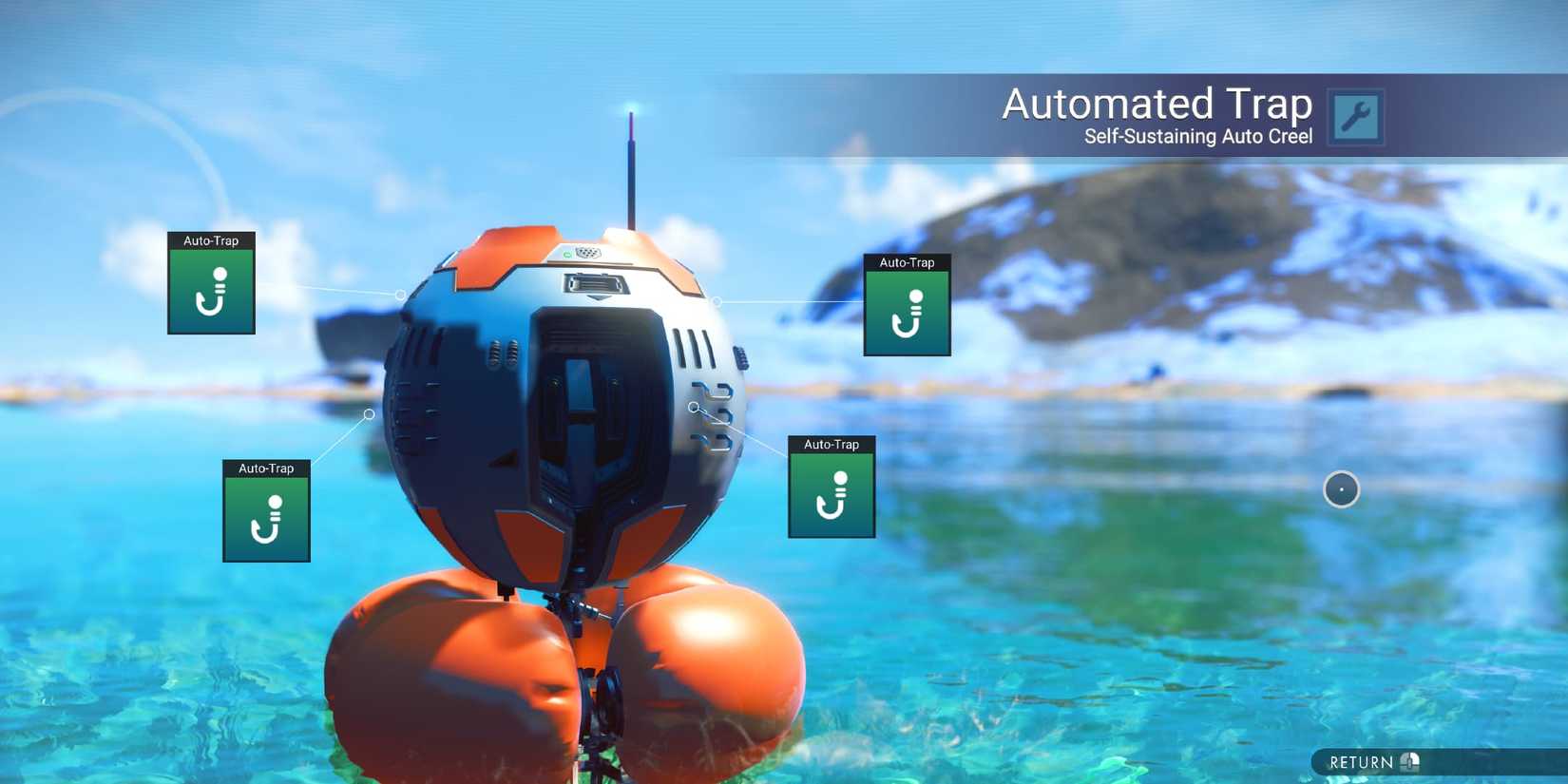Click the Auto-Trap label above the left hook slot

pos(210,241)
